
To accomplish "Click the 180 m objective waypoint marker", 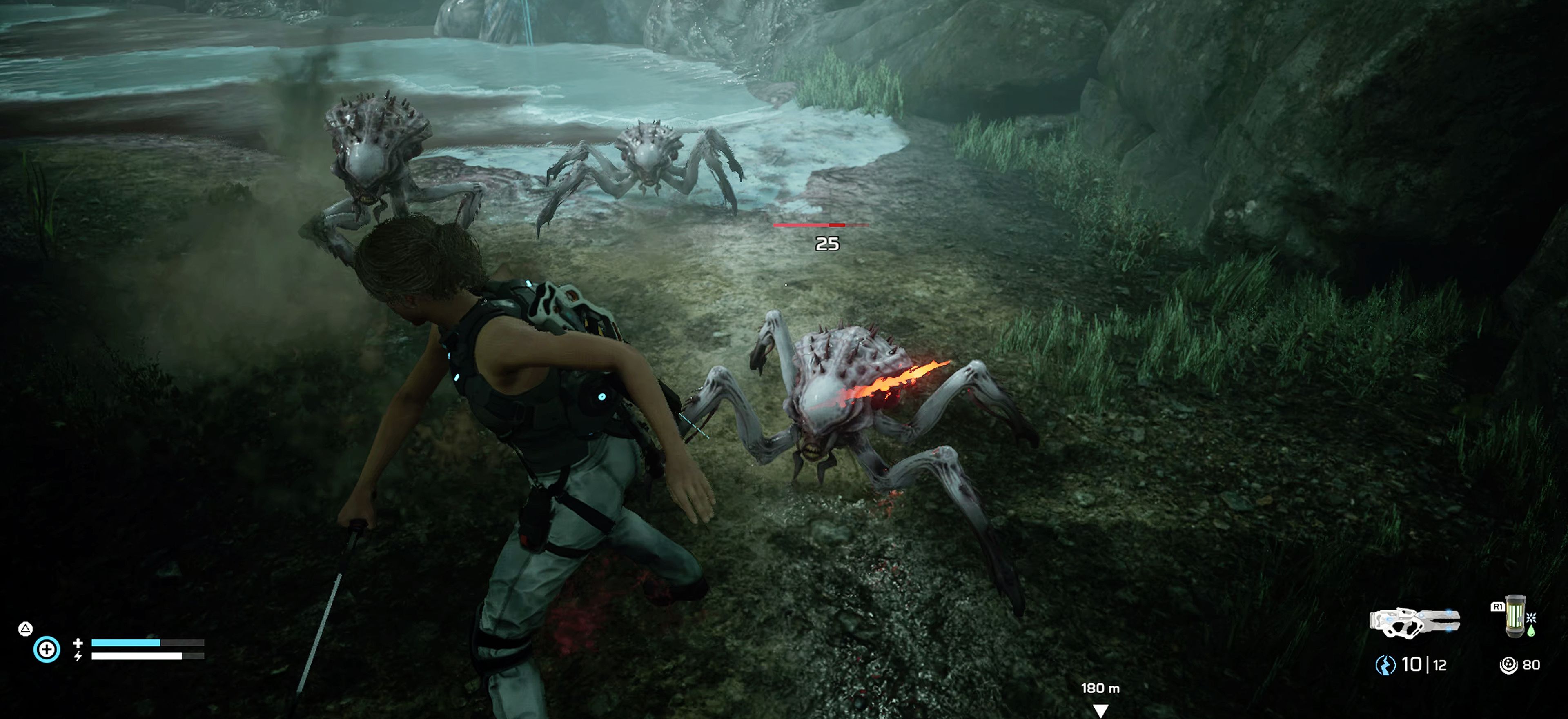I will (1100, 709).
